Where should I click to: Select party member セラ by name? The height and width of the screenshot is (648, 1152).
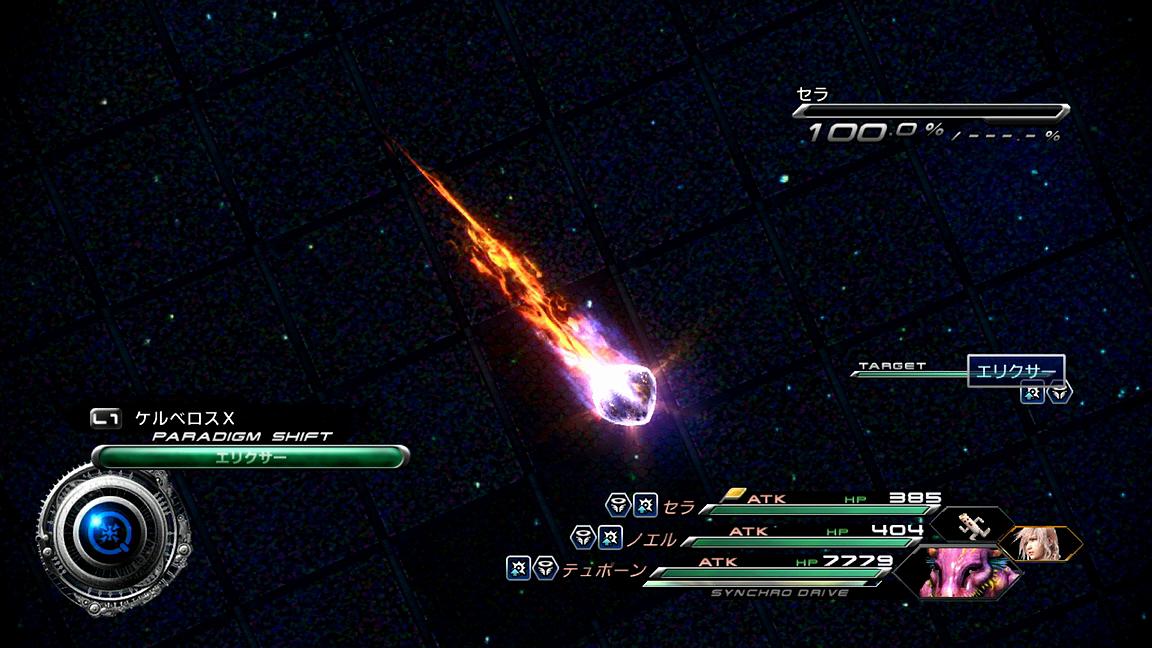coord(678,507)
